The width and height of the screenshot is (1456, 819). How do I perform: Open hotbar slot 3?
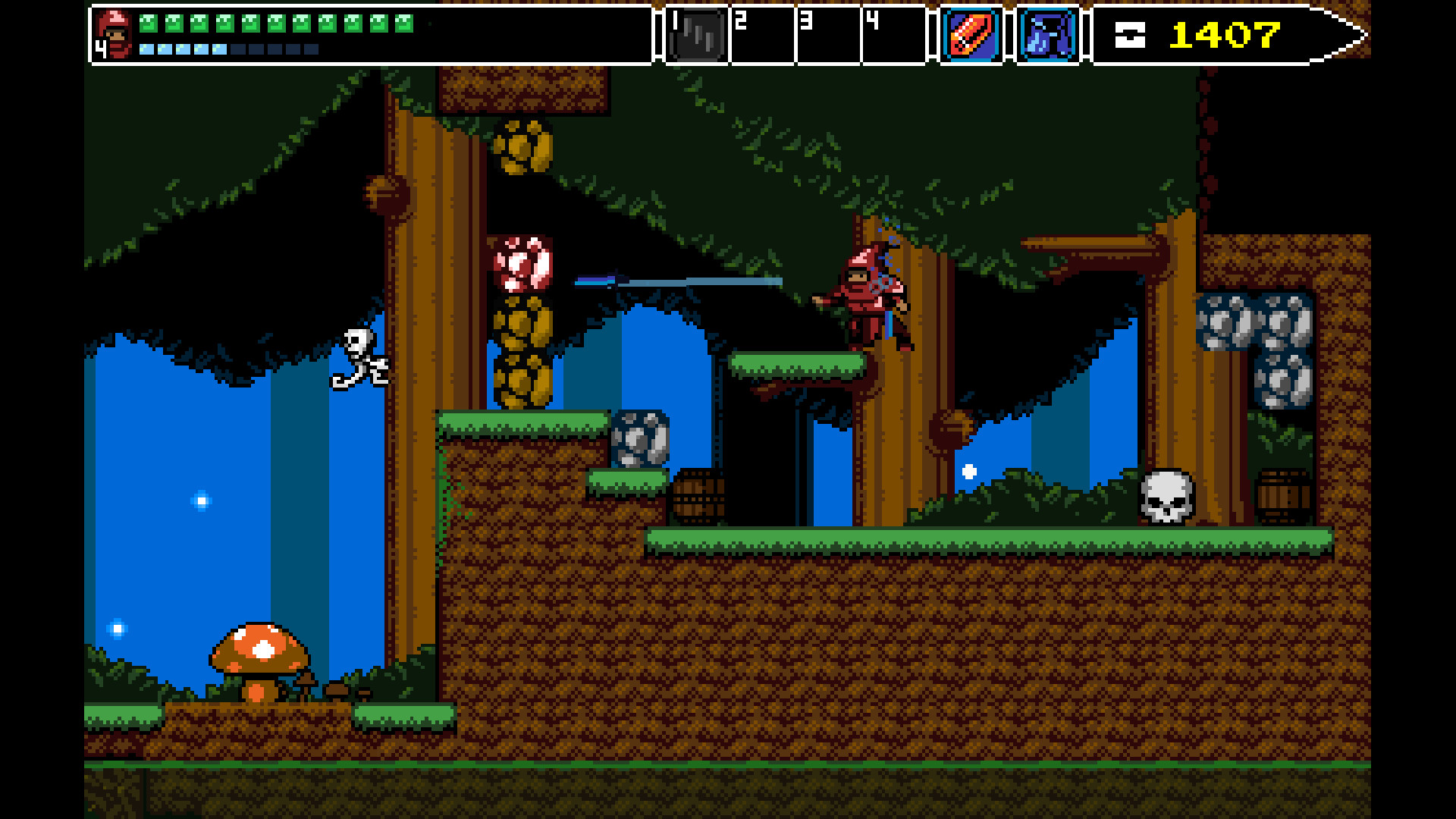click(827, 33)
